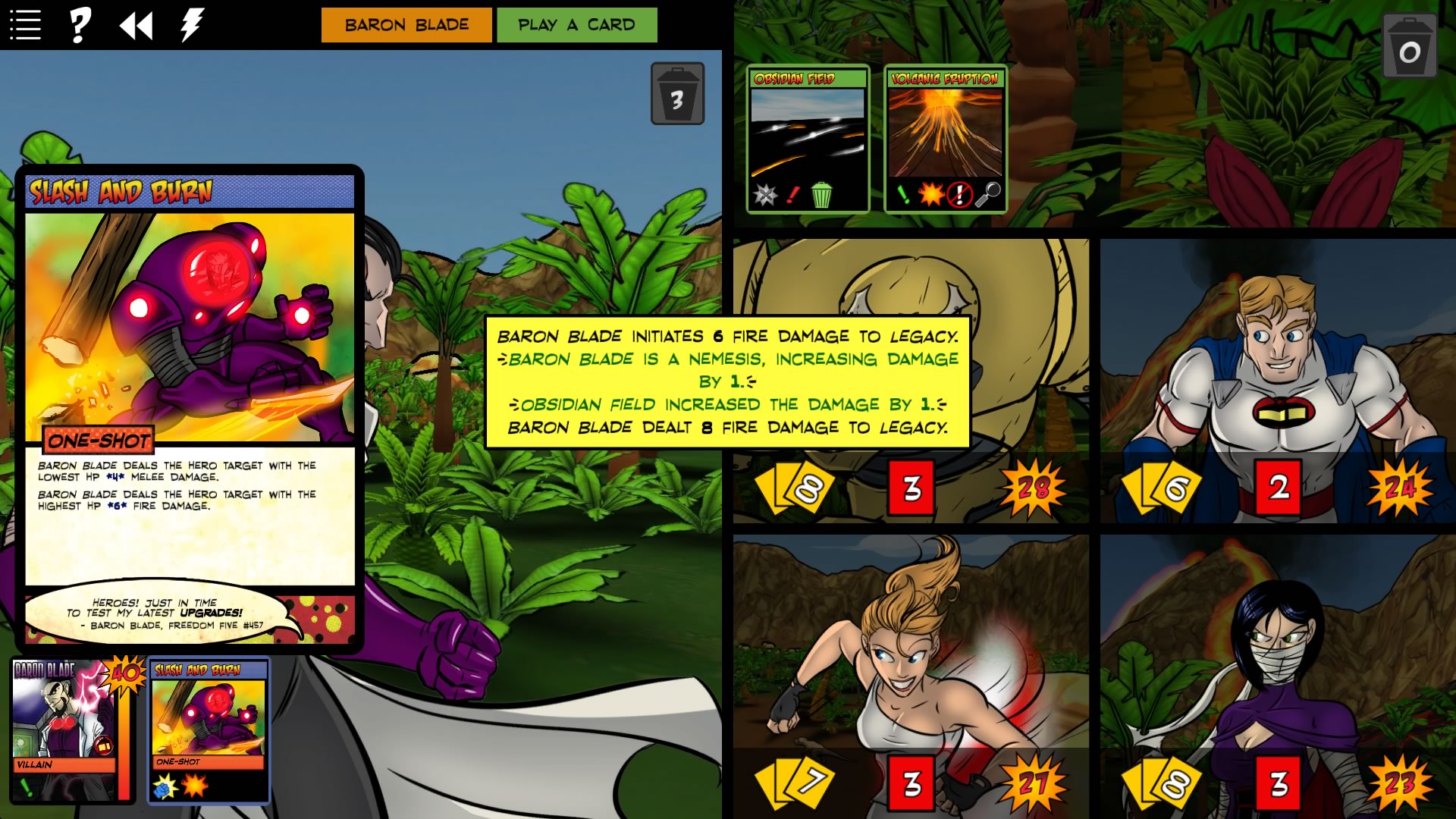Switch to the Baron Blade tab
This screenshot has width=1456, height=819.
[x=406, y=24]
